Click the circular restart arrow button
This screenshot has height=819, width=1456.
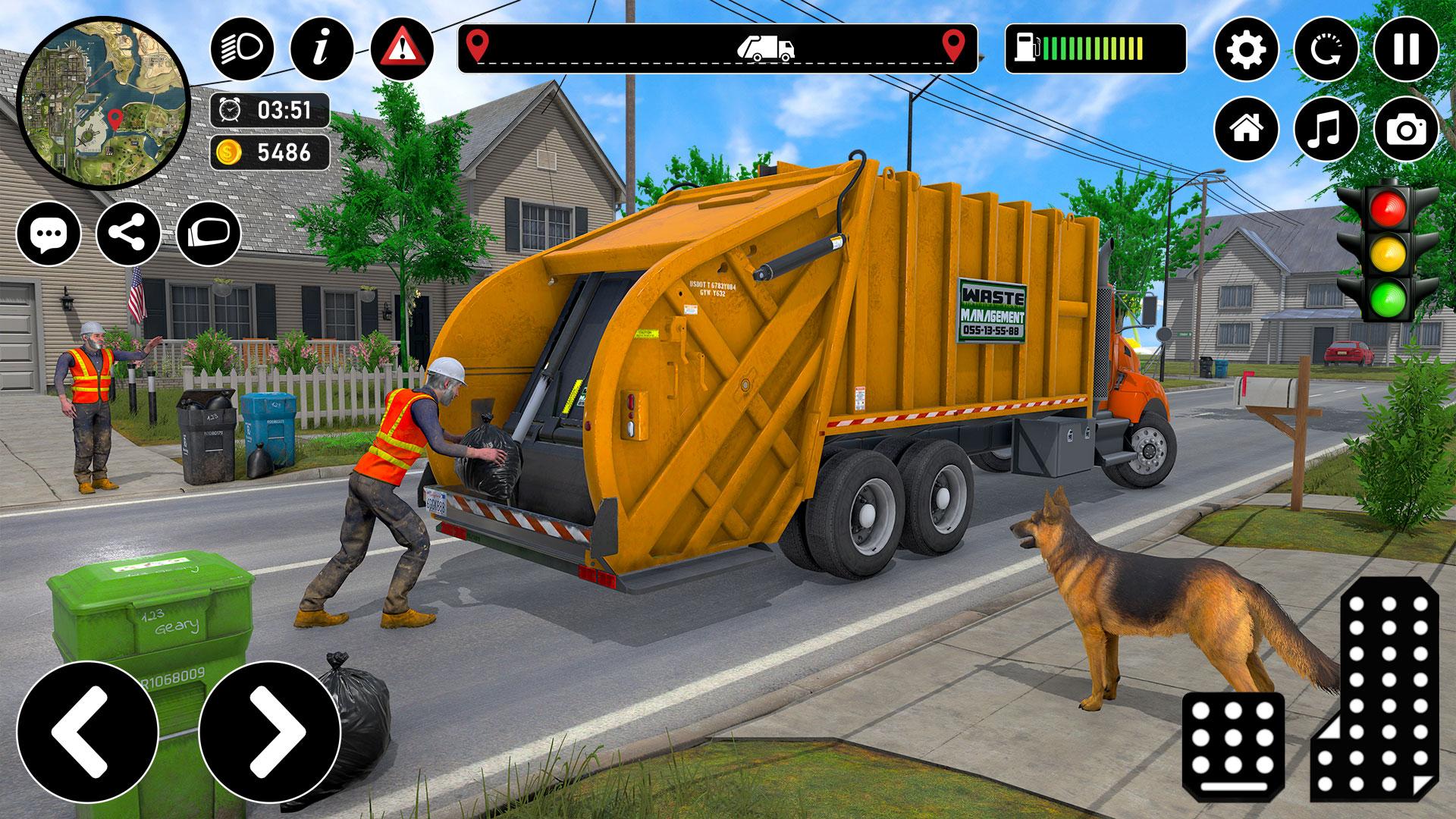coord(1326,49)
